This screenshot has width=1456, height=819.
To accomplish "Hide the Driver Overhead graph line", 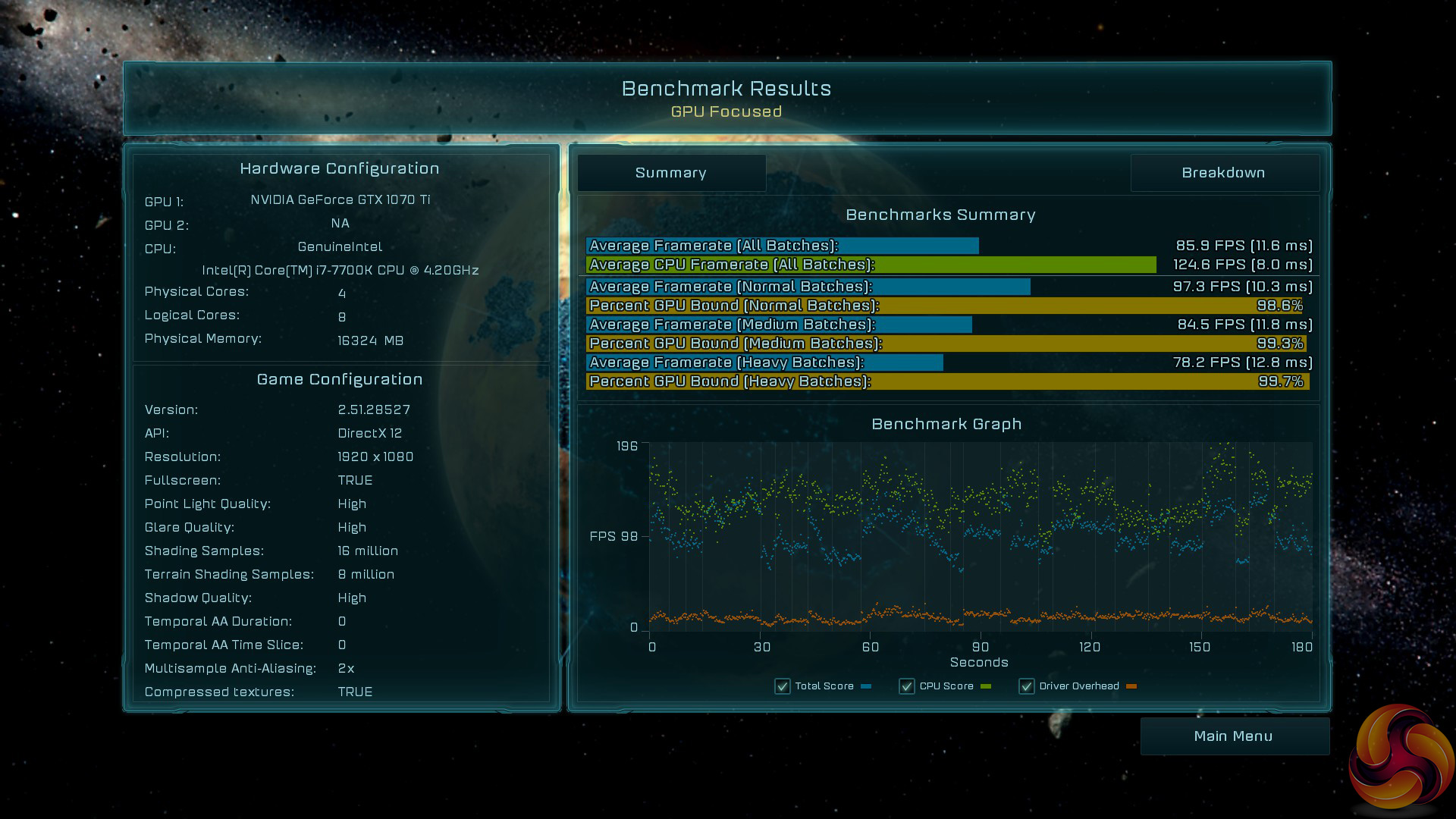I will click(1027, 686).
